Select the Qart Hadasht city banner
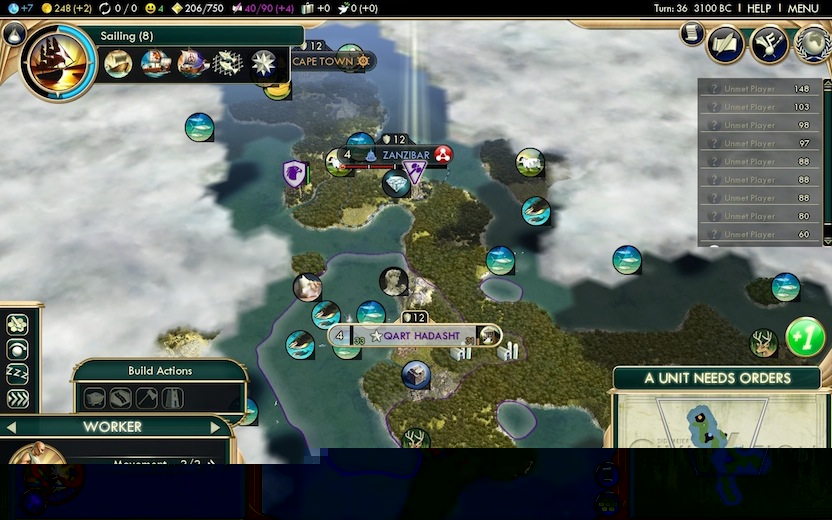The height and width of the screenshot is (520, 832). click(x=418, y=336)
